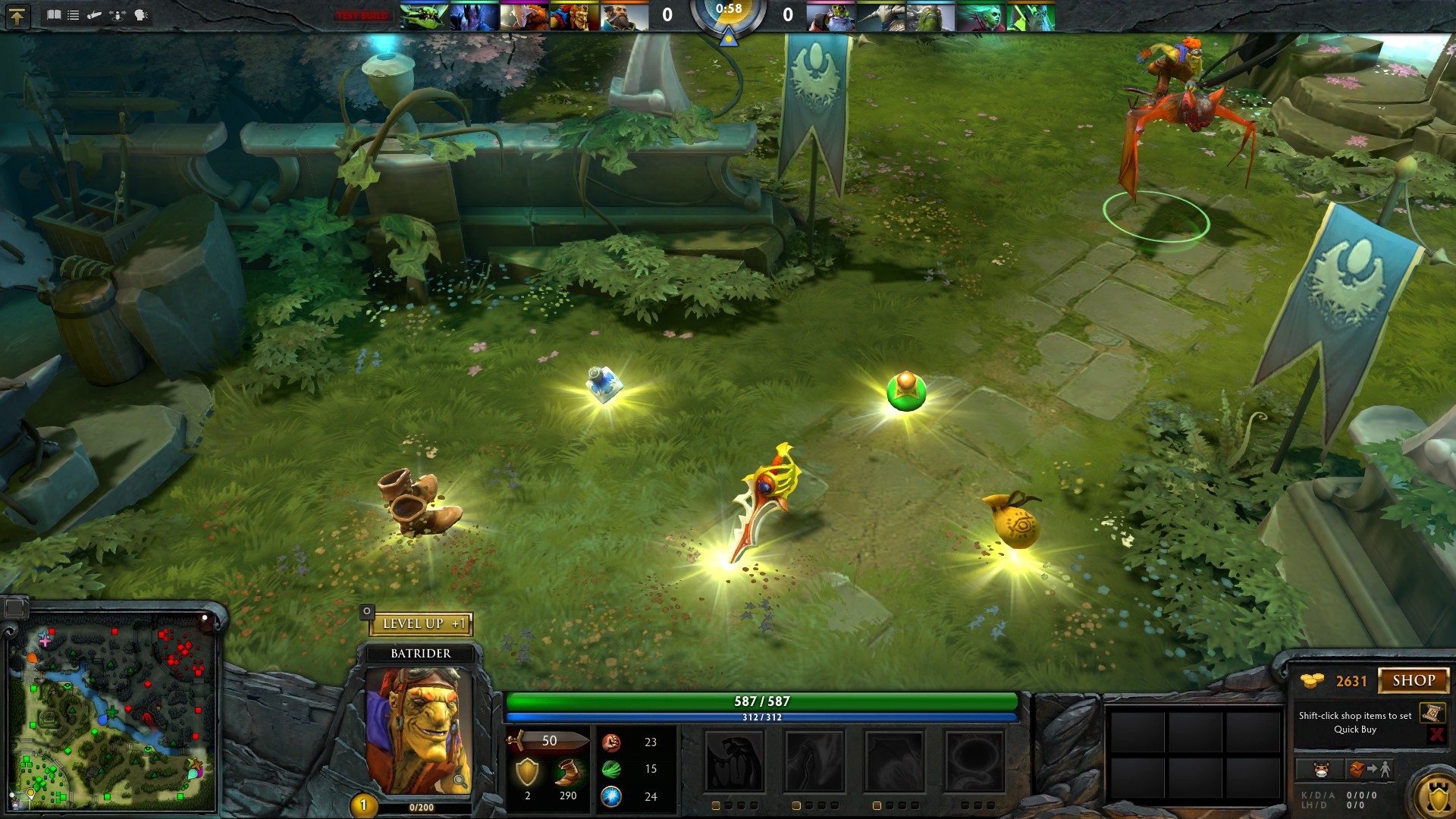Select the Night Stalker portrait in the top bar

(474, 17)
